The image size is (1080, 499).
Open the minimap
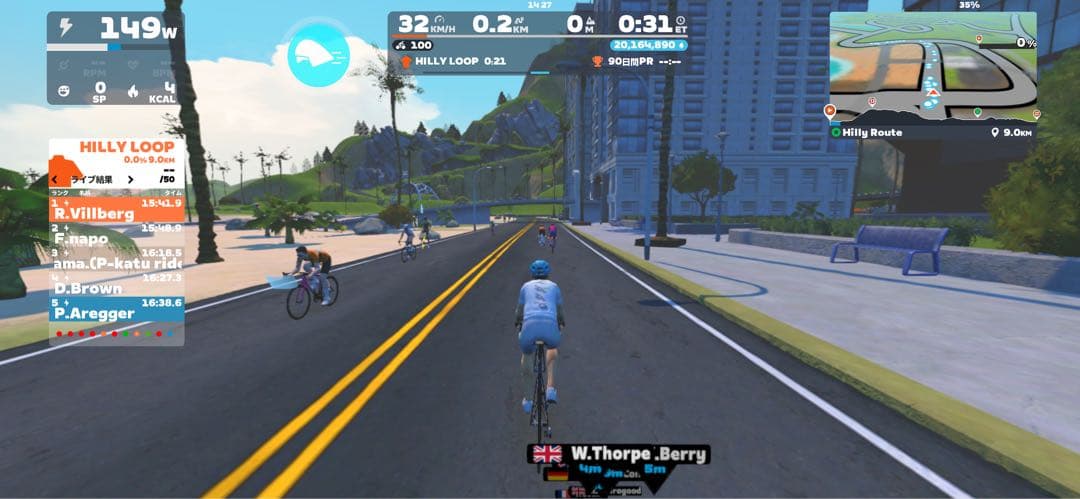933,67
